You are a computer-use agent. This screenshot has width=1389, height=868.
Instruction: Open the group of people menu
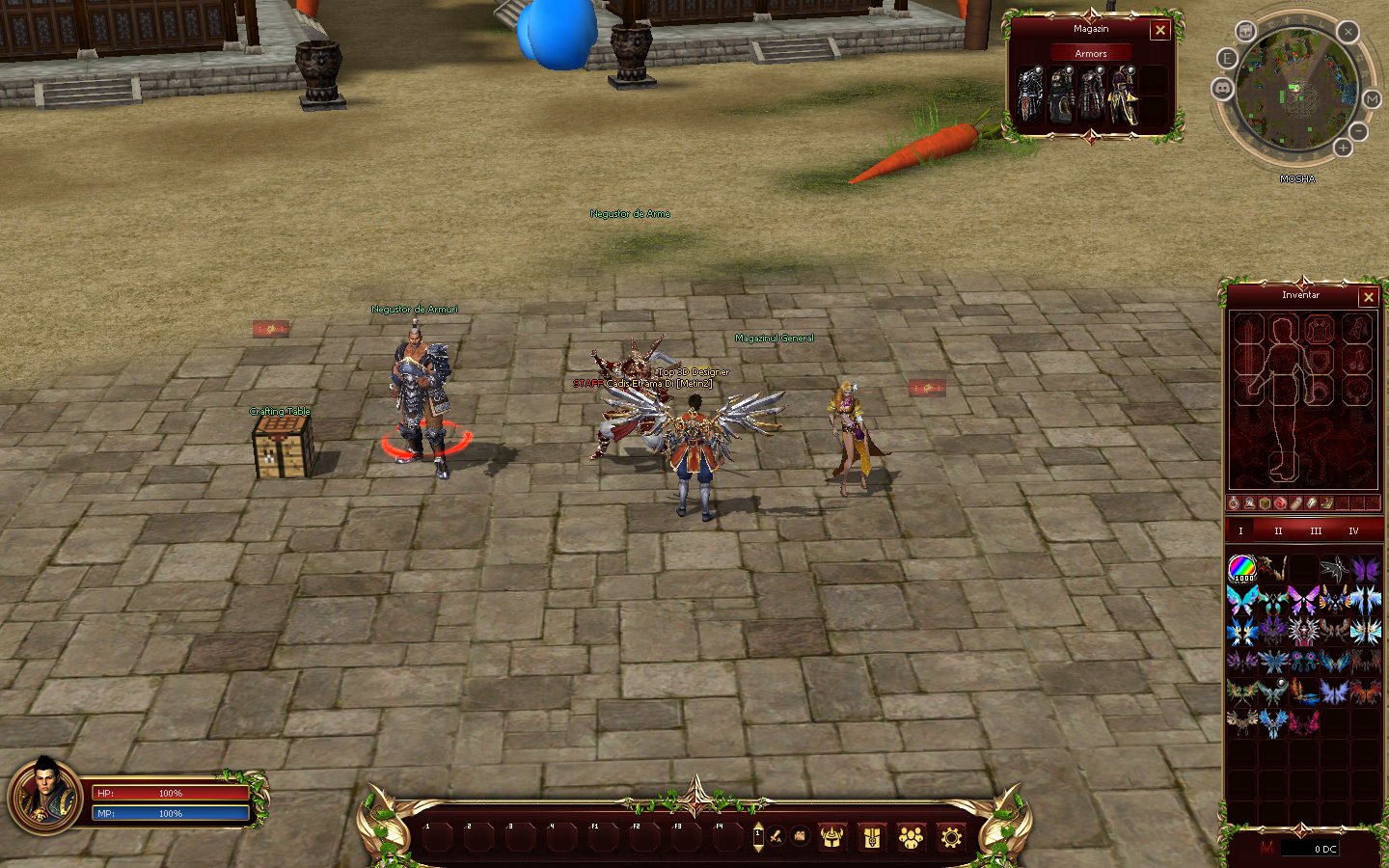911,837
